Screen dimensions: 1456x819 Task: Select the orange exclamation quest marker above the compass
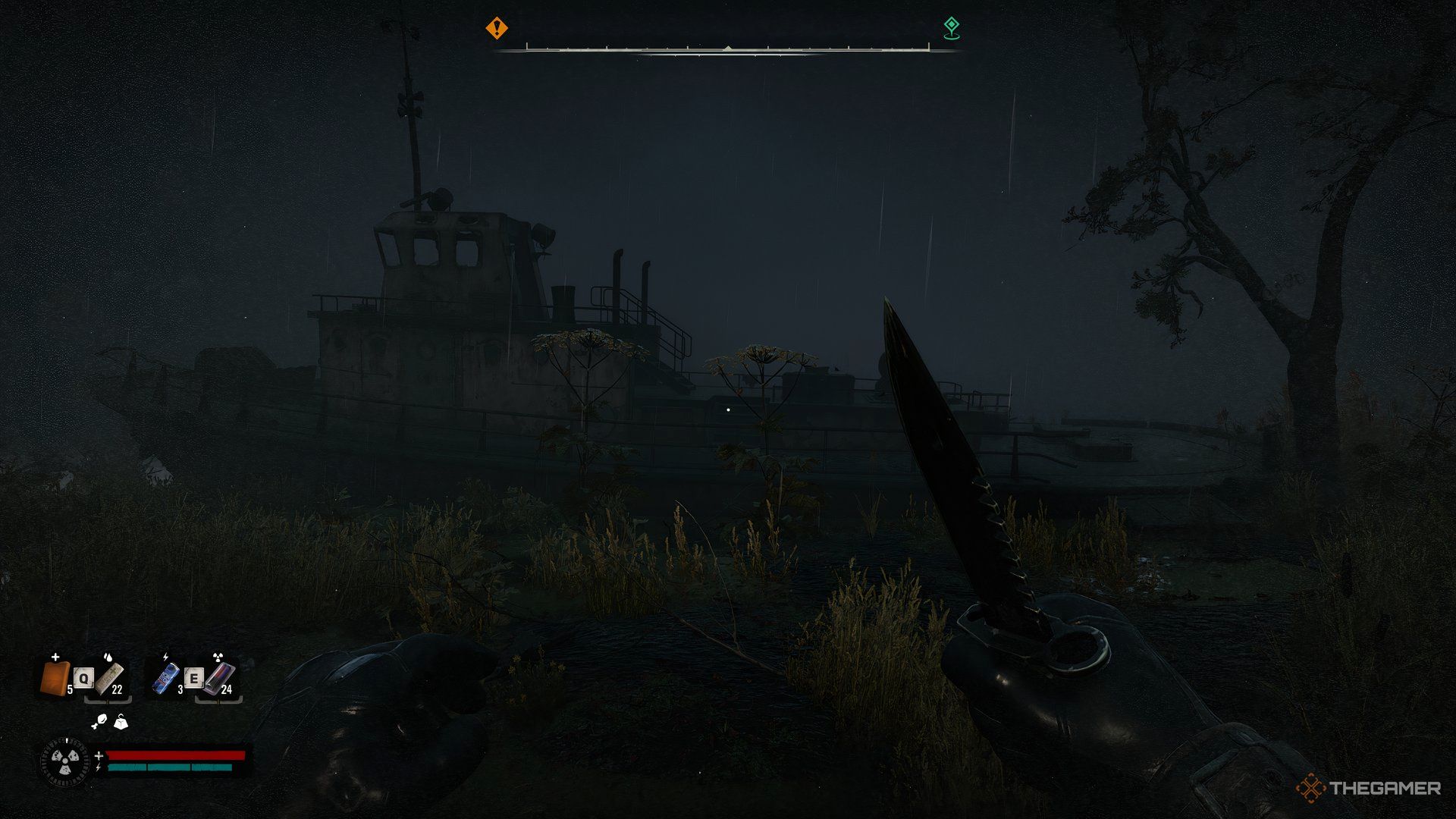point(497,29)
